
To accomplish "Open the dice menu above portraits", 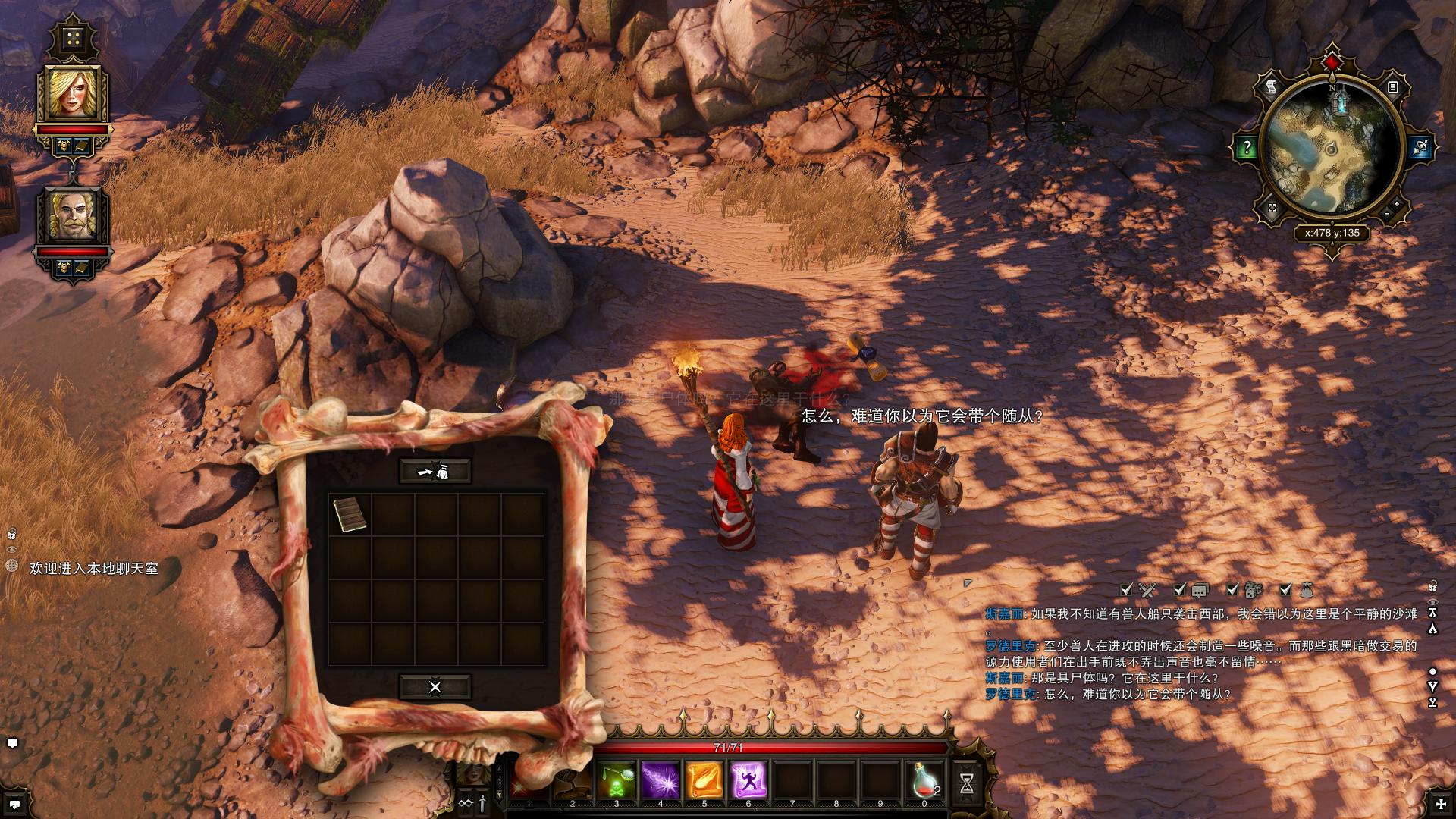I will coord(73,39).
